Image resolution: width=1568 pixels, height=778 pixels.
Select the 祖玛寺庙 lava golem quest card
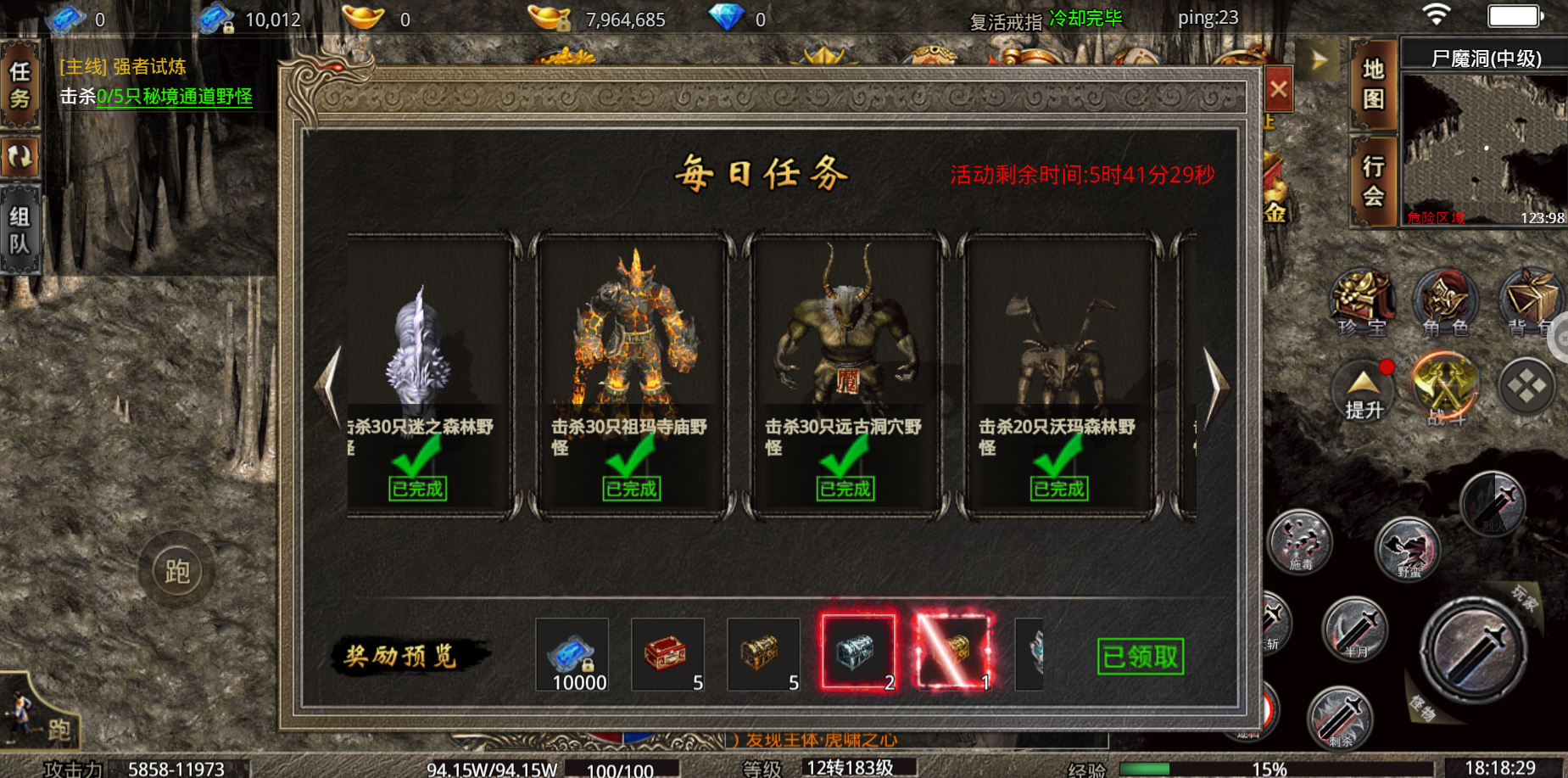tap(631, 373)
